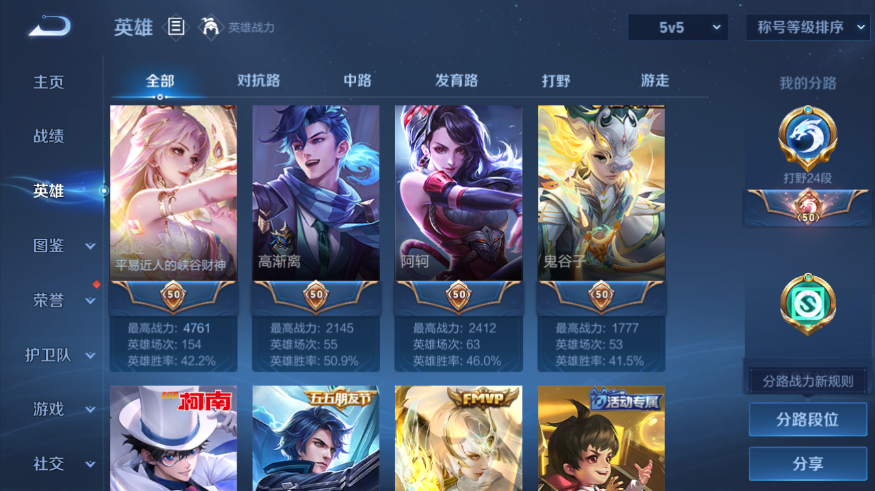Open the 称号等级排序 sorting dropdown
Viewport: 875px width, 491px height.
click(x=807, y=28)
